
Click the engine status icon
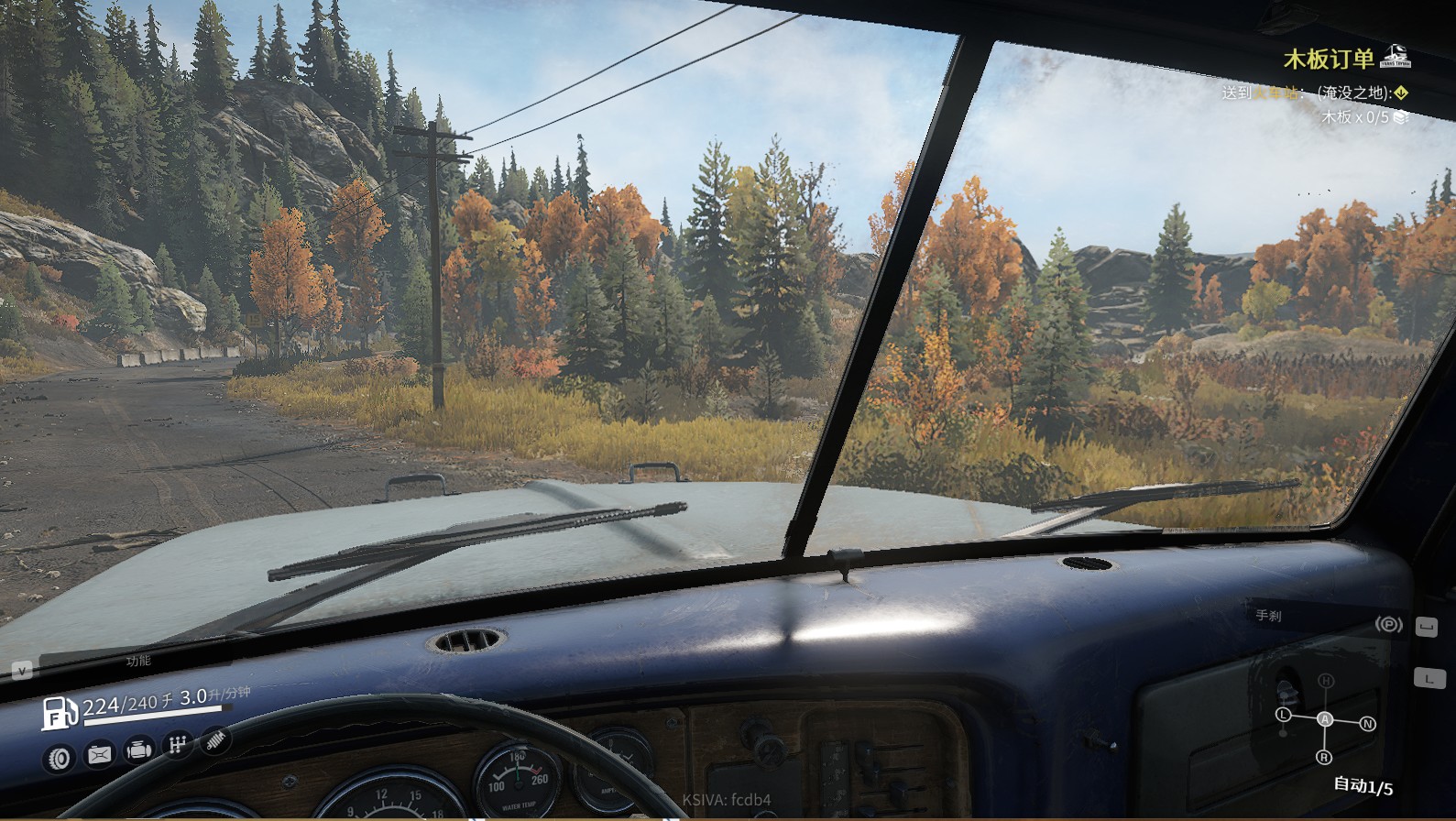[138, 750]
